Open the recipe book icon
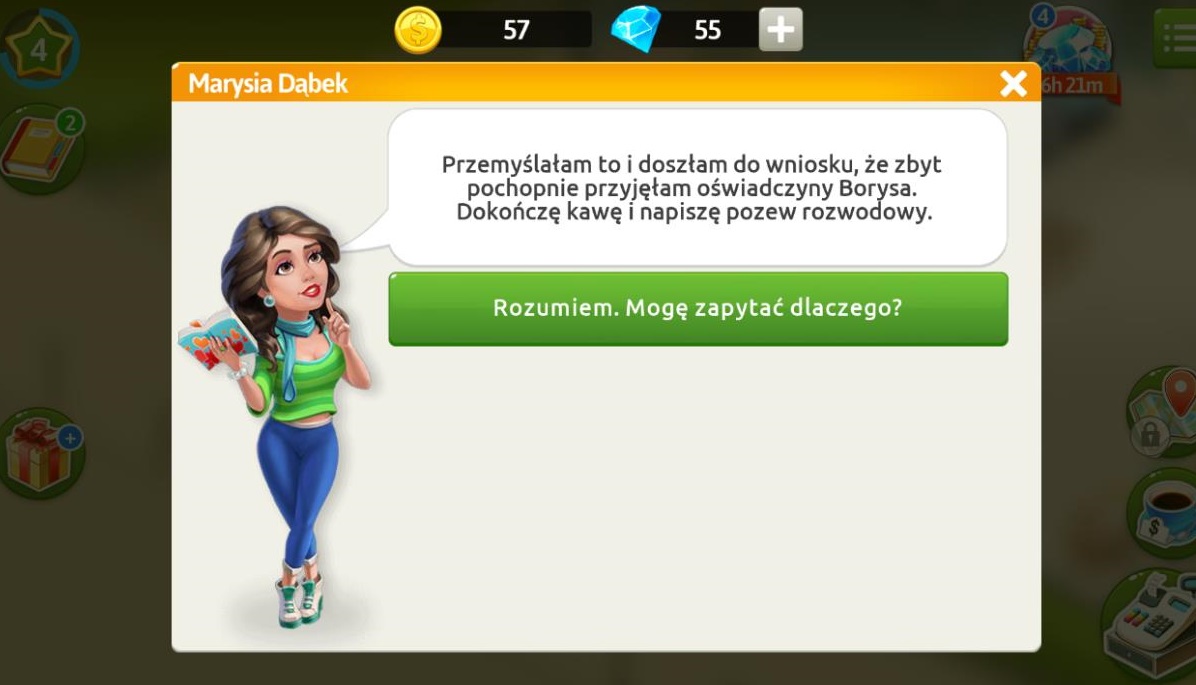The width and height of the screenshot is (1196, 685). [x=40, y=150]
